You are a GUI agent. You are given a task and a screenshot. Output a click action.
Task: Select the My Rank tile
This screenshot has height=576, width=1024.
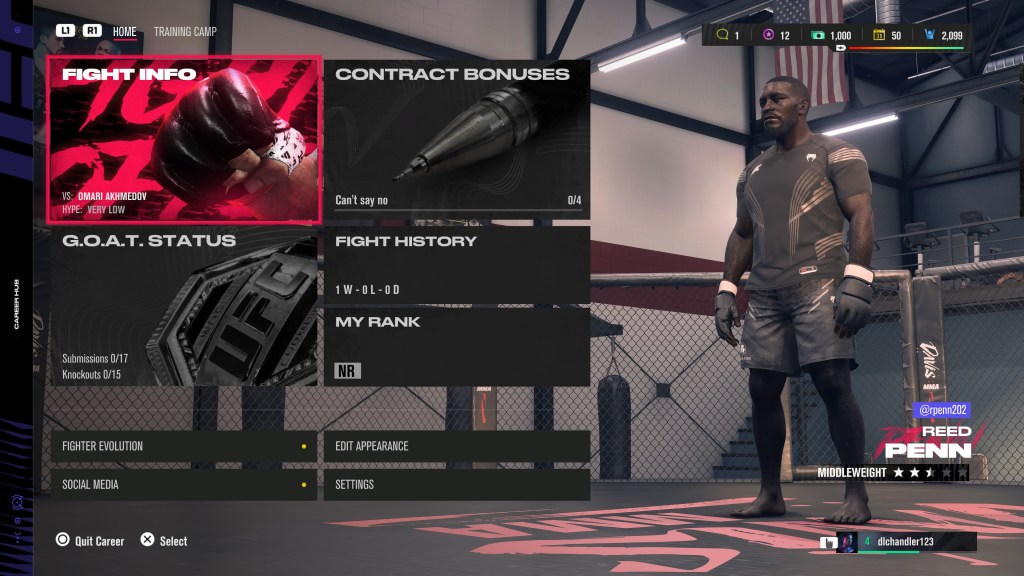coord(457,346)
